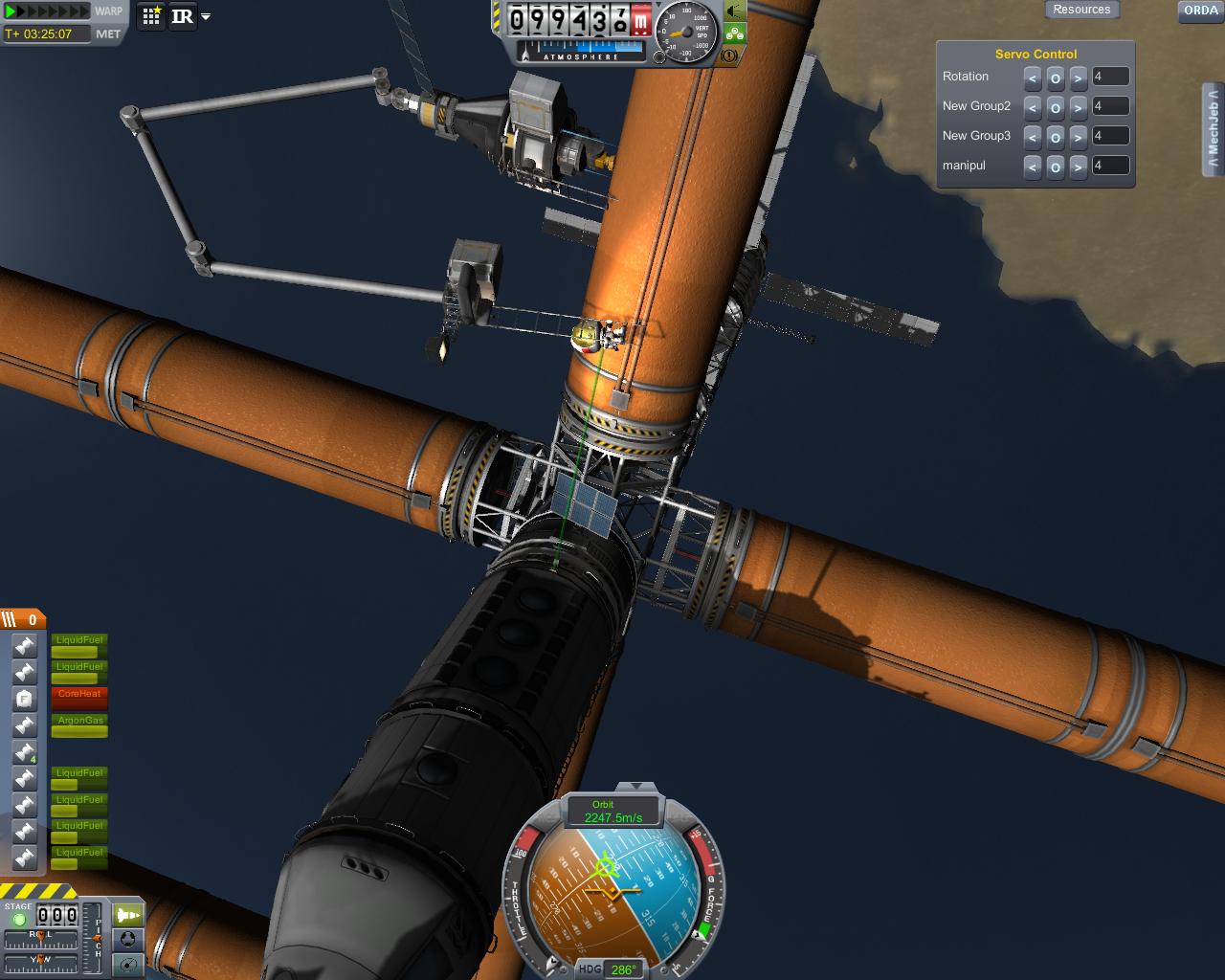Open the Resources panel
Viewport: 1225px width, 980px height.
[1081, 10]
